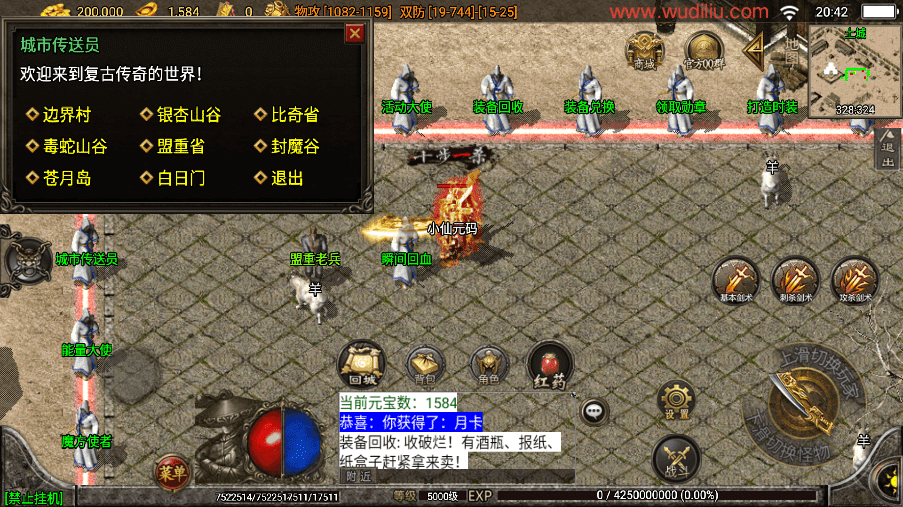Activate the 刺杀剑术 skill
Screen dimensions: 903x507
tap(796, 280)
